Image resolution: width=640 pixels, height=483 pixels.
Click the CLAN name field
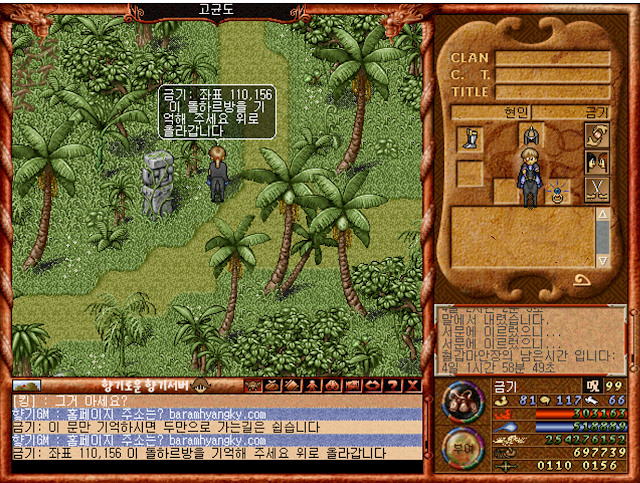click(x=552, y=58)
